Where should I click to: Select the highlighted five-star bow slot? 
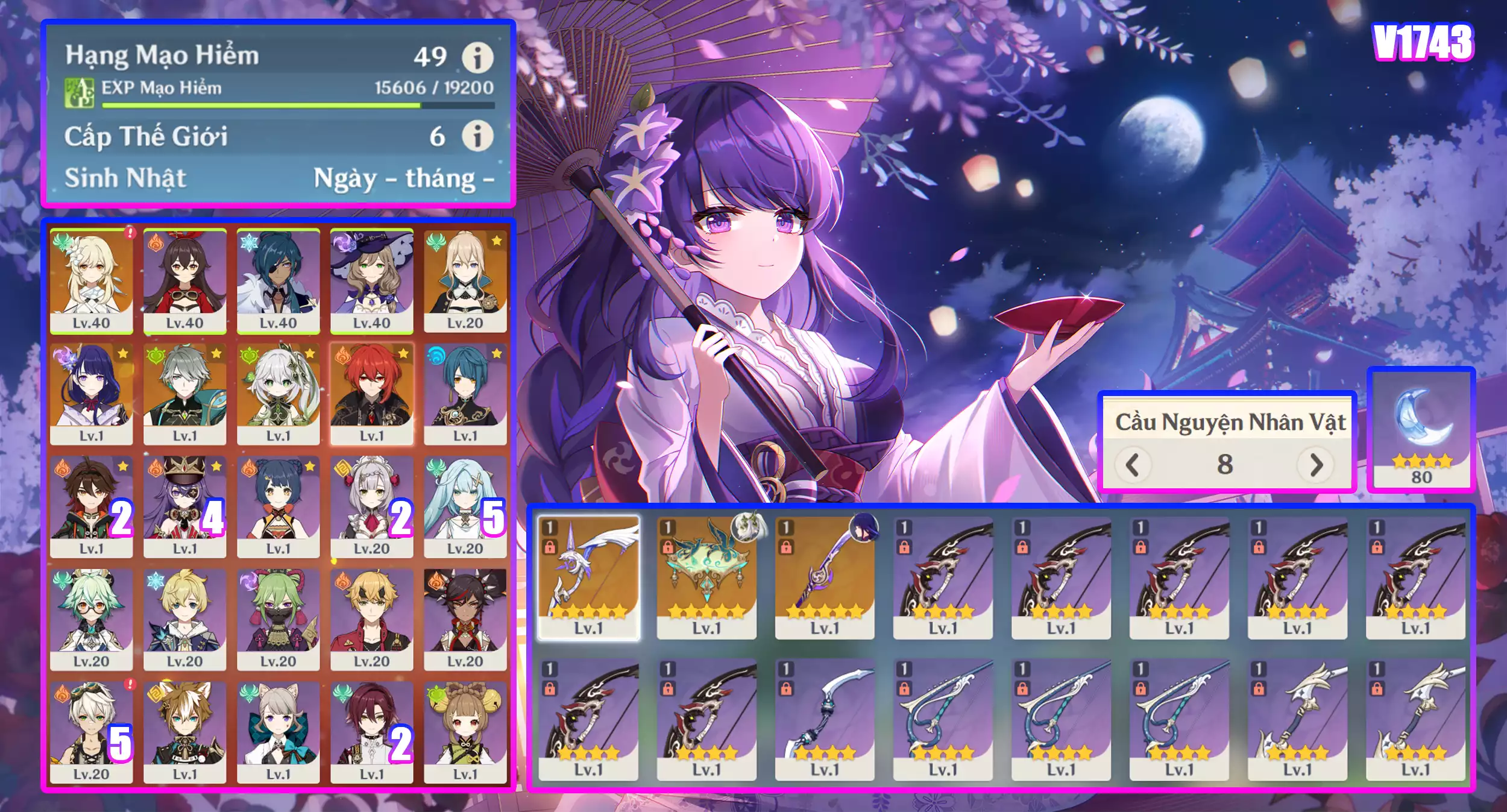pos(588,577)
